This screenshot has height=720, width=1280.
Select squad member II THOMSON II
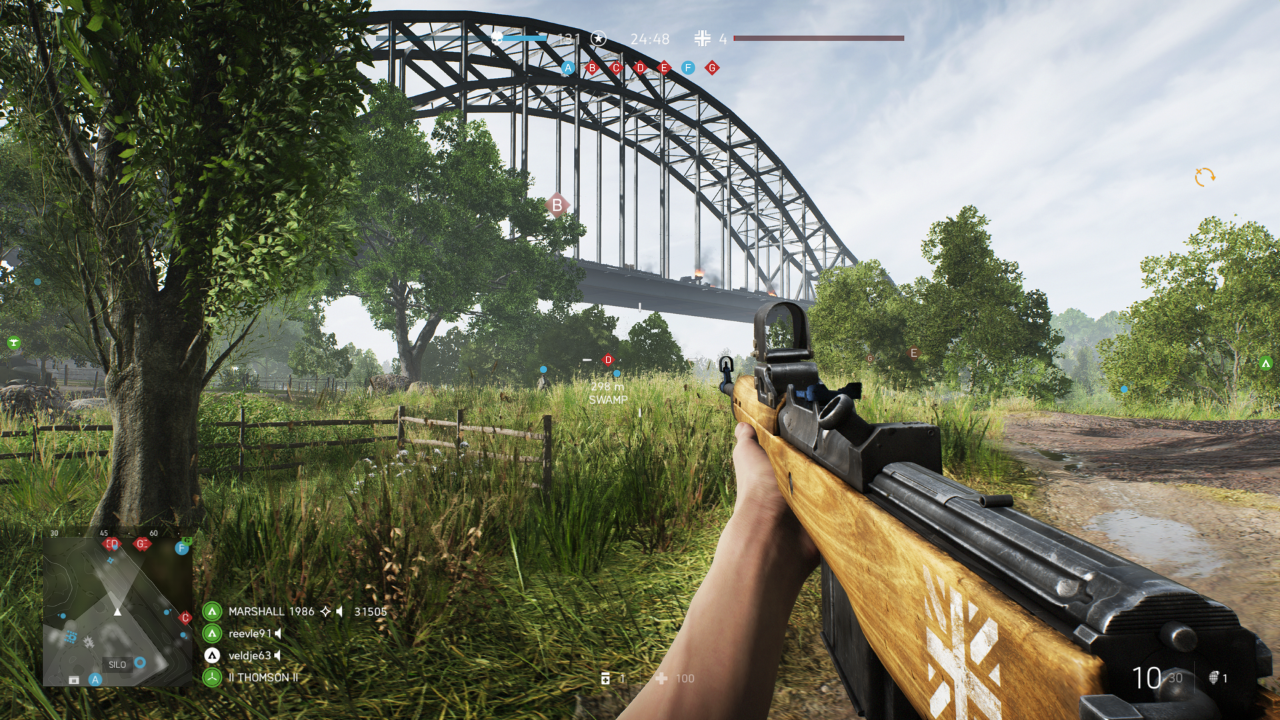coord(262,677)
